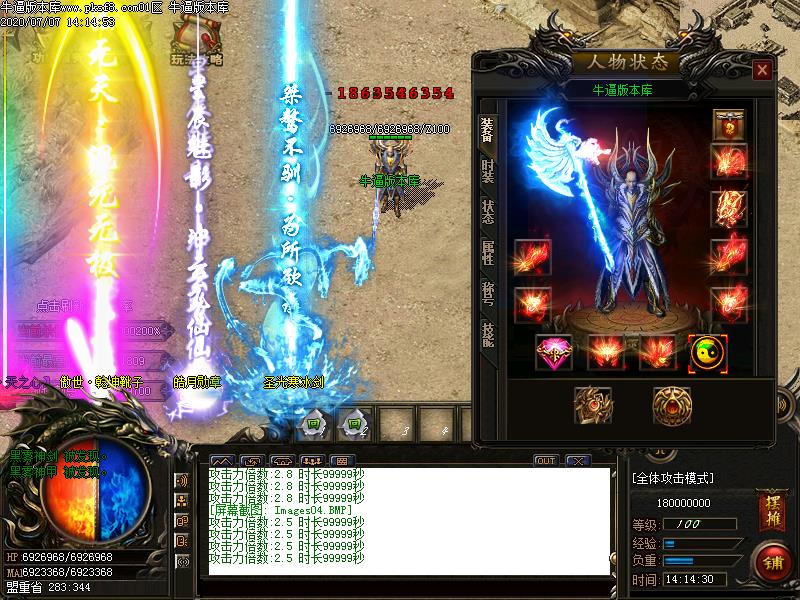Switch to the 状态 status tab

[x=487, y=211]
